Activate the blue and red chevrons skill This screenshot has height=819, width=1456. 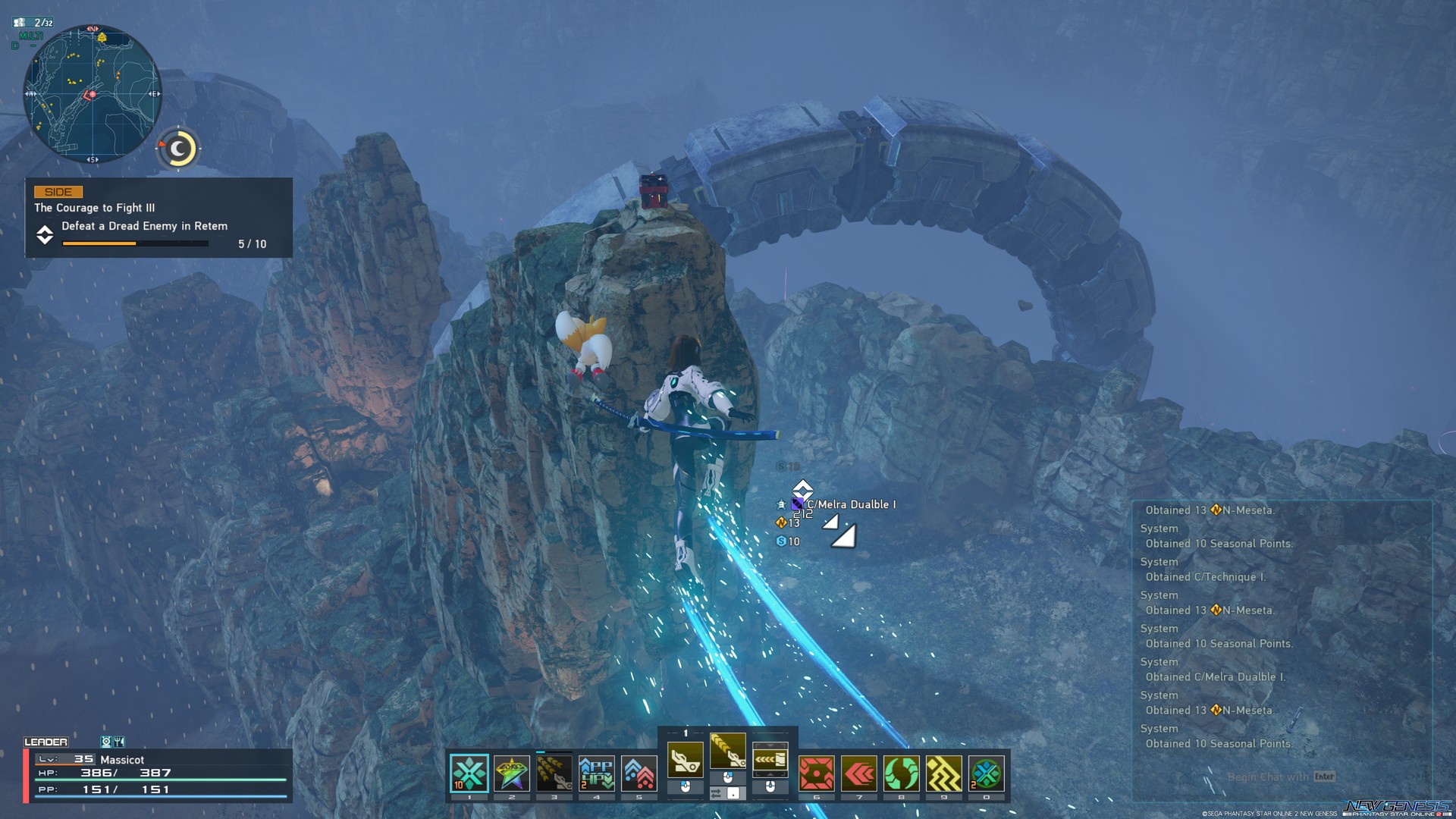pos(639,773)
